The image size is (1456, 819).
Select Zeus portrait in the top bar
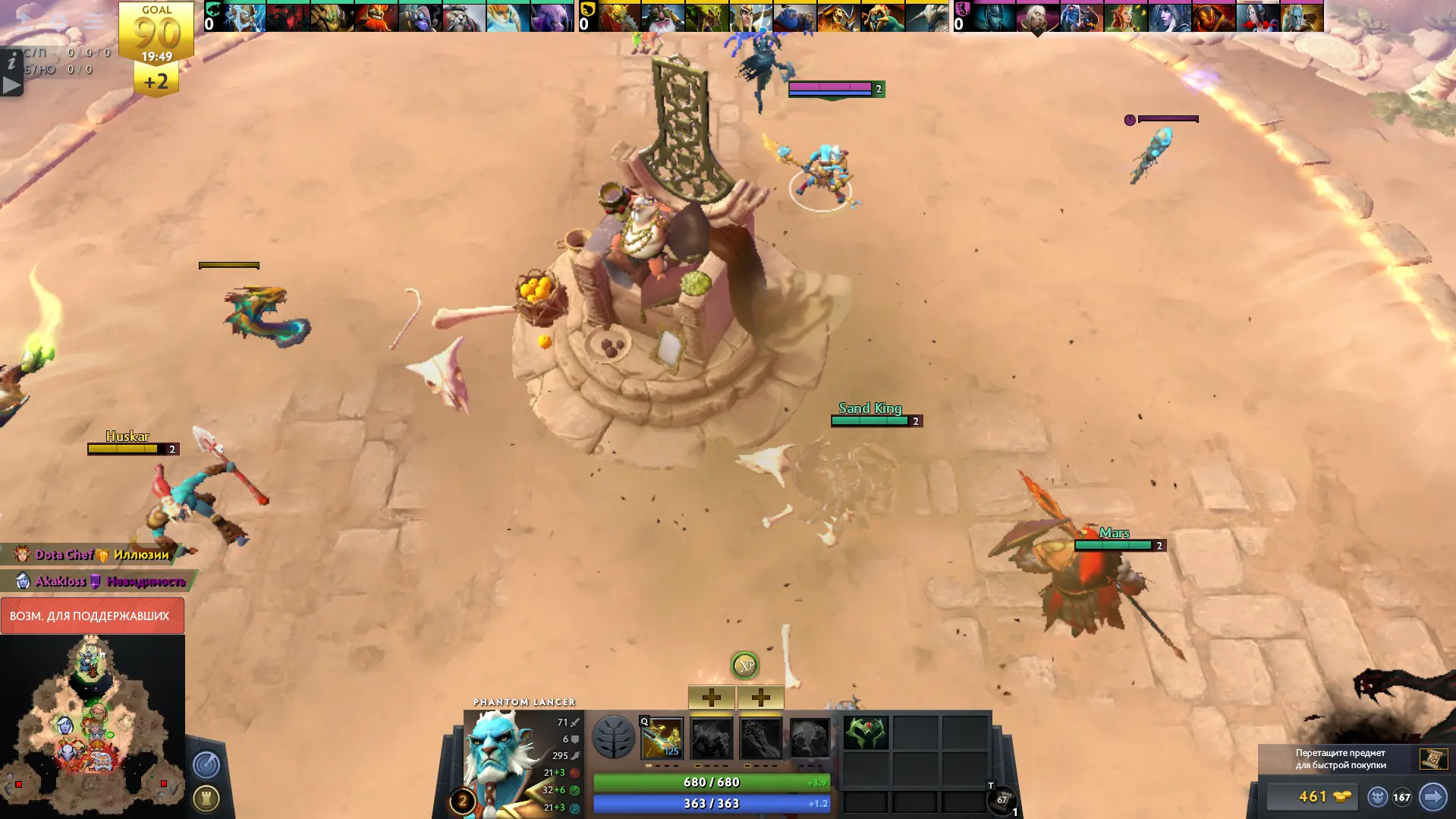pos(244,17)
